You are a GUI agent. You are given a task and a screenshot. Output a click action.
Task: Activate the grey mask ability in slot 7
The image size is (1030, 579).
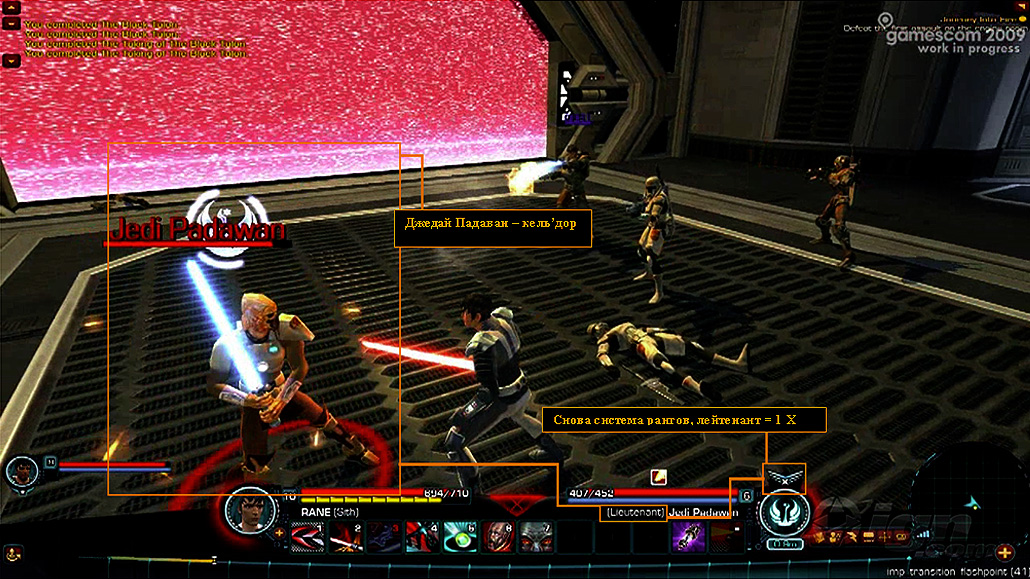click(535, 537)
